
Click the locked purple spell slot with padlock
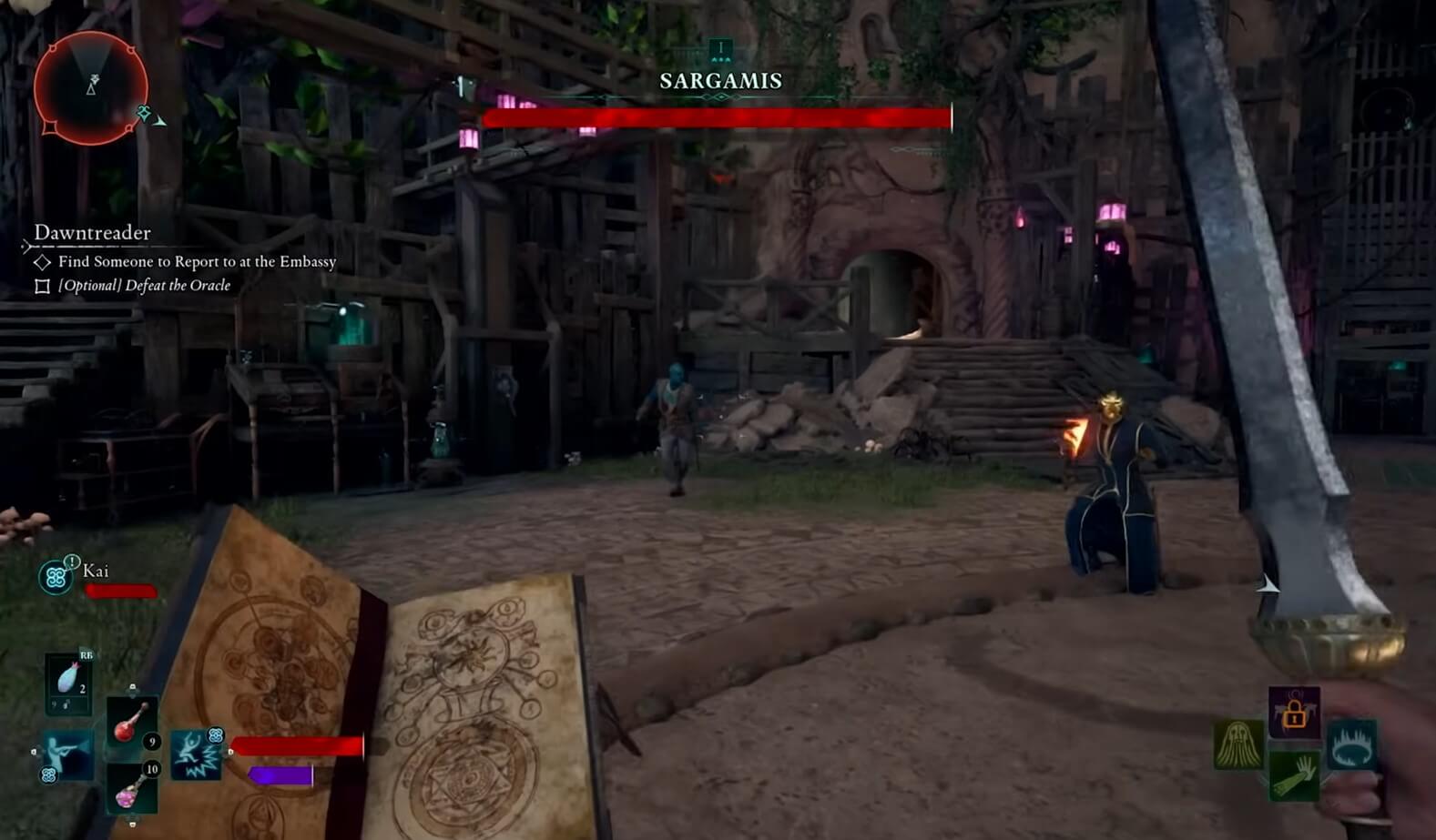click(1295, 712)
